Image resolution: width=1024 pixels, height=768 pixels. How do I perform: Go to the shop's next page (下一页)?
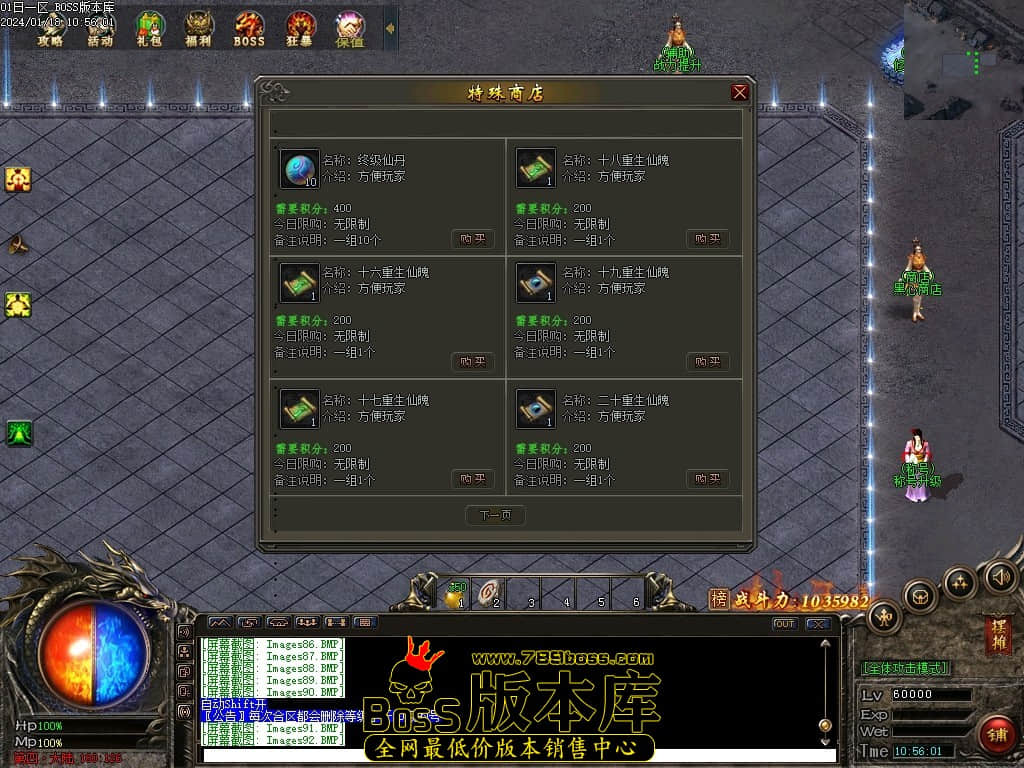[495, 515]
